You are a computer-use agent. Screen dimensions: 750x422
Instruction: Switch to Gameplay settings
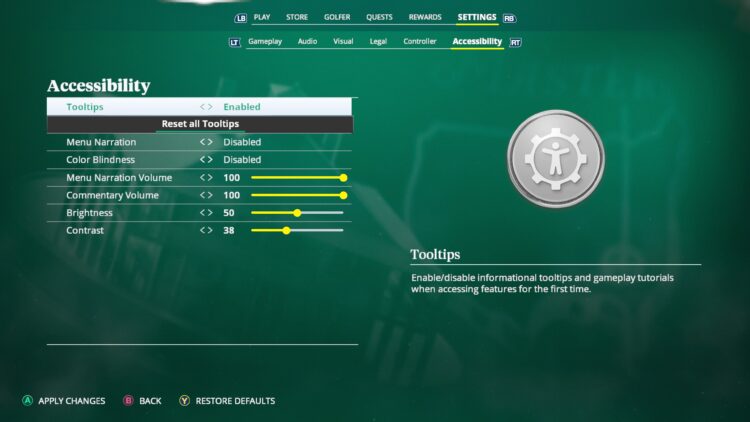coord(265,42)
